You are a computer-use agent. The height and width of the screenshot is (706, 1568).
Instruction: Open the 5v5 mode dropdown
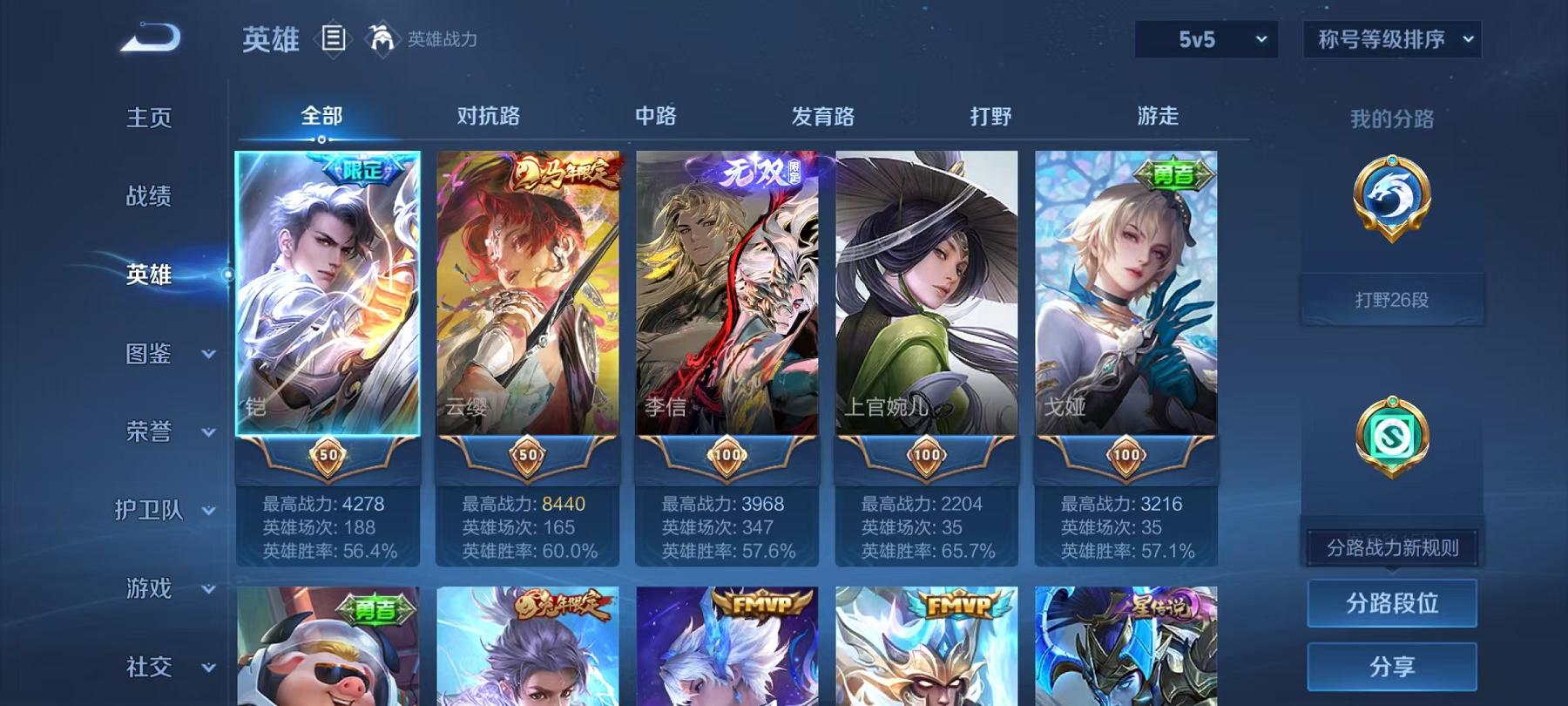click(1208, 38)
